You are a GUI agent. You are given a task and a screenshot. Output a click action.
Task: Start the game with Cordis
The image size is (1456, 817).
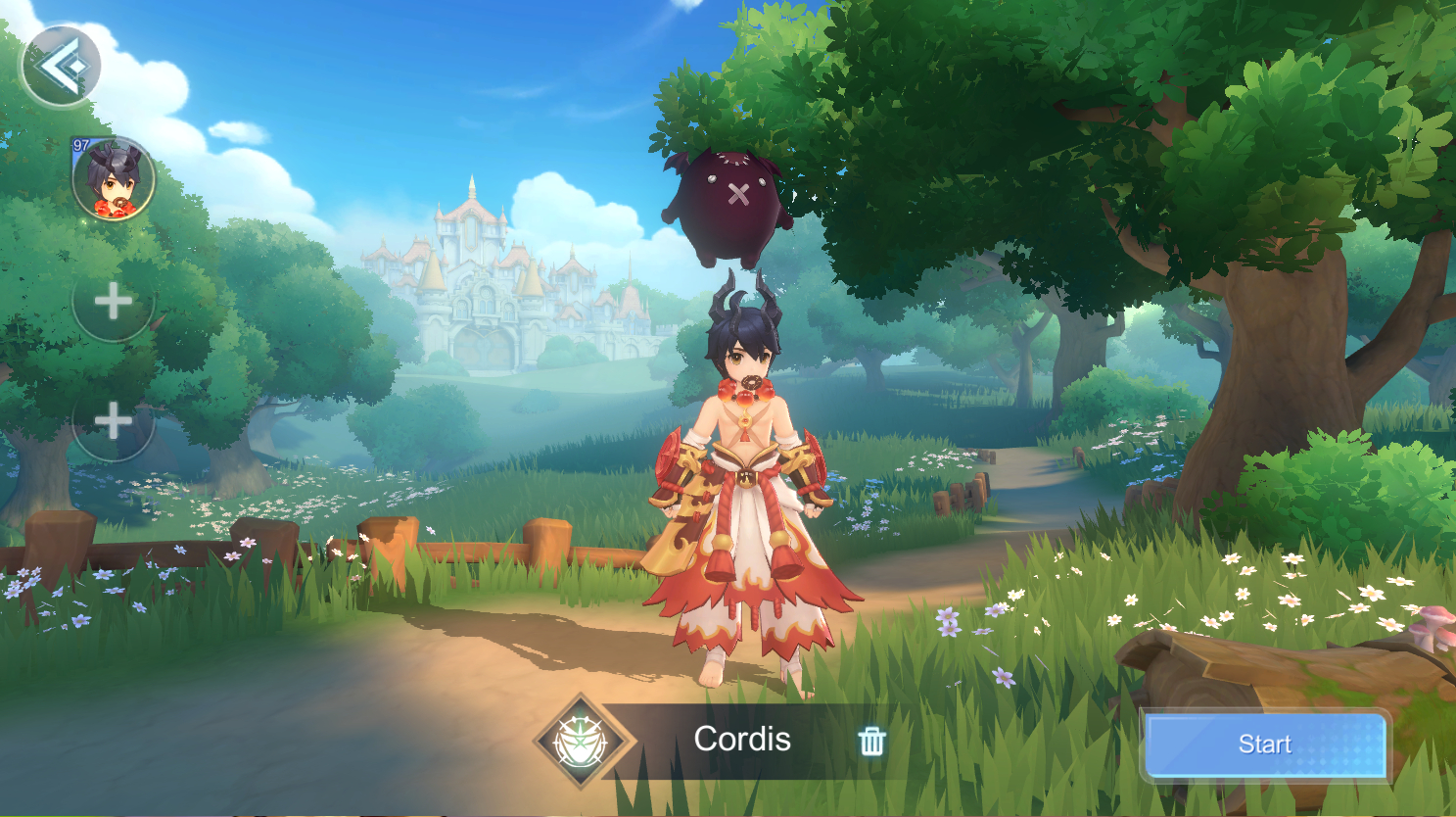pos(1265,745)
